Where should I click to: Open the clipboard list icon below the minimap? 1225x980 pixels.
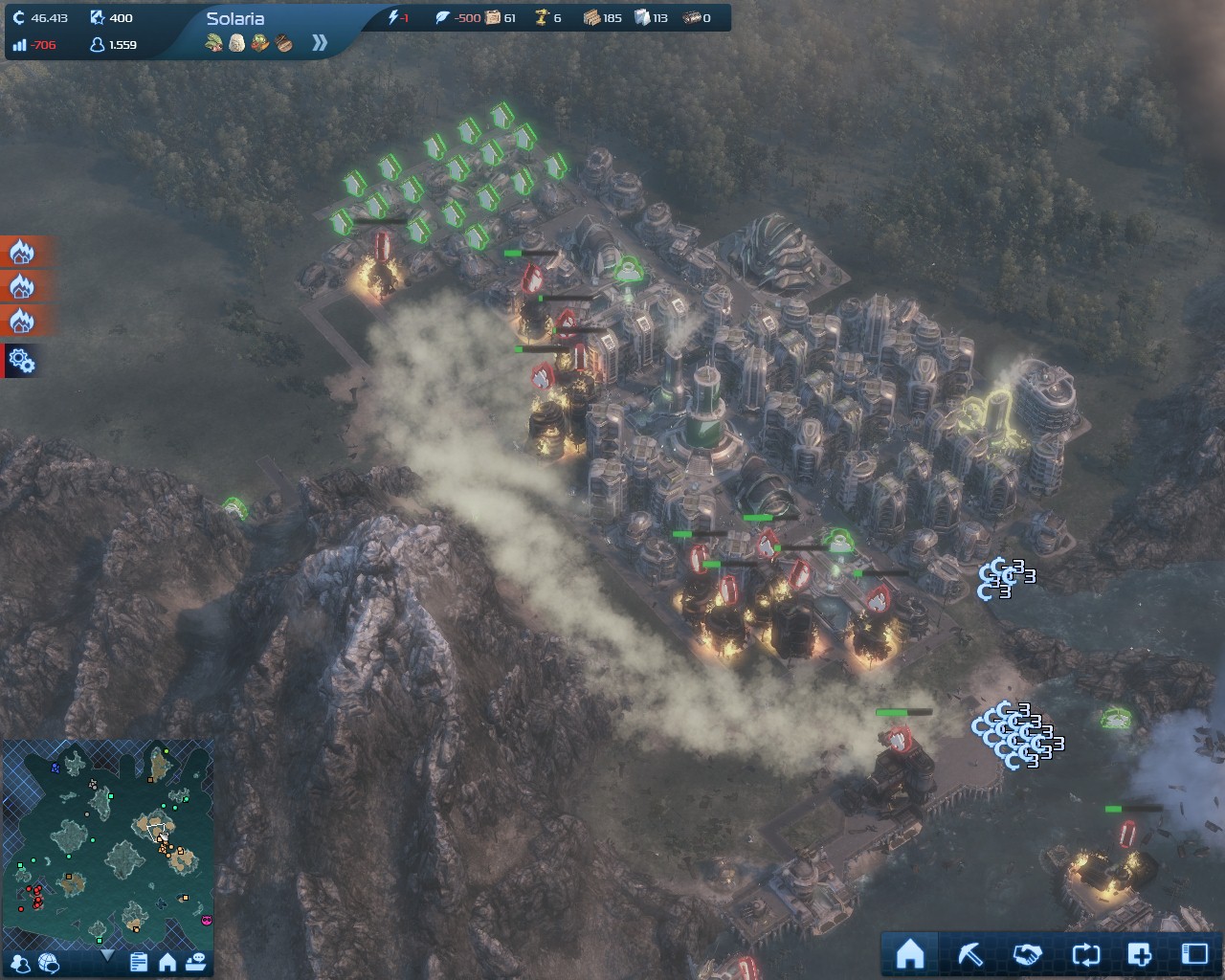click(139, 962)
